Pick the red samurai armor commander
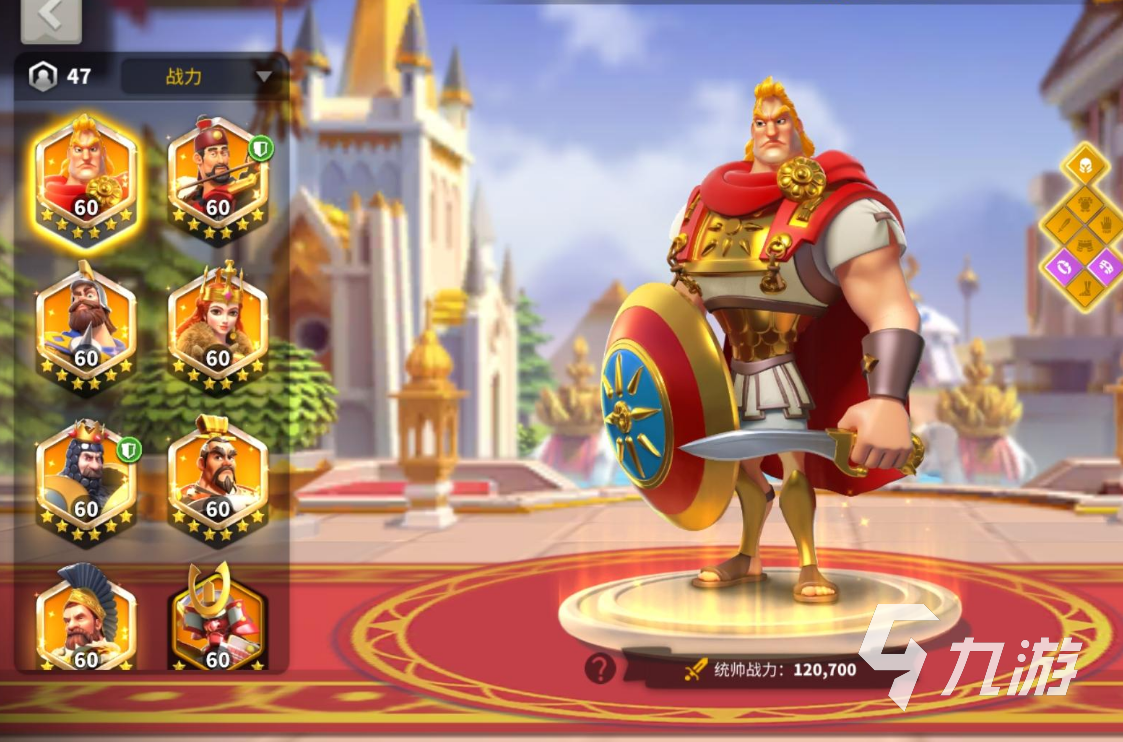The width and height of the screenshot is (1123, 742). coord(217,620)
